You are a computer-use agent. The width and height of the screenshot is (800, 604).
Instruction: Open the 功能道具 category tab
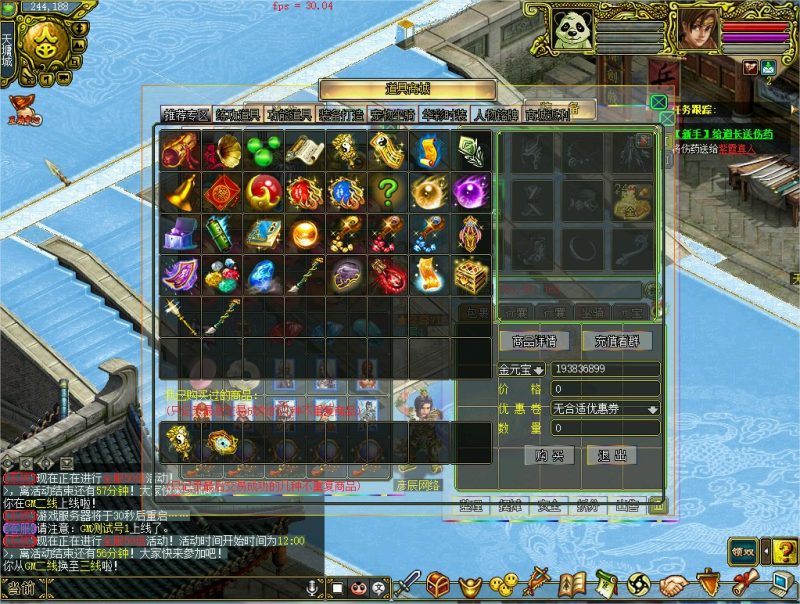[x=290, y=114]
